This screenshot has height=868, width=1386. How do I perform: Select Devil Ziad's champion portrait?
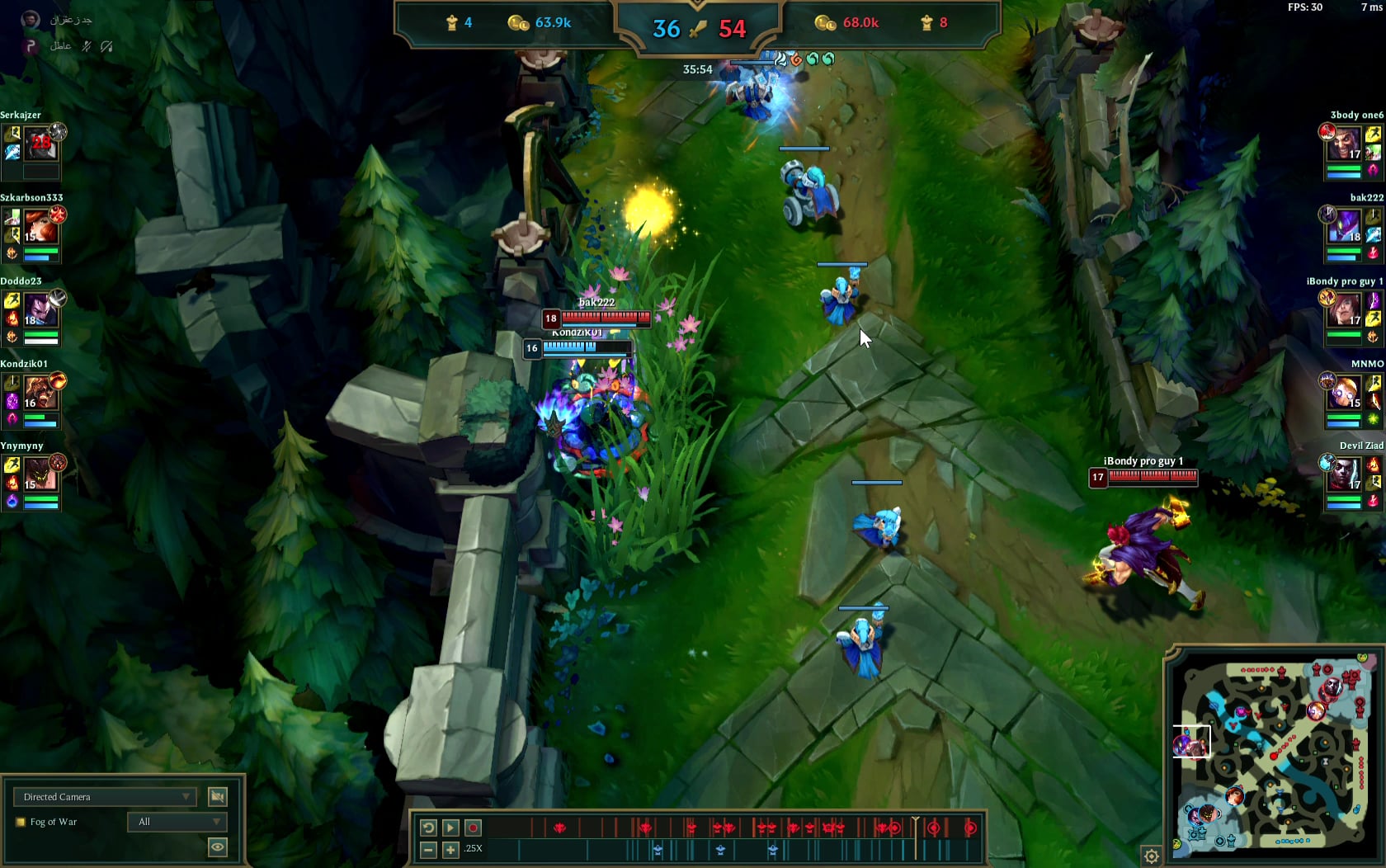click(x=1344, y=475)
